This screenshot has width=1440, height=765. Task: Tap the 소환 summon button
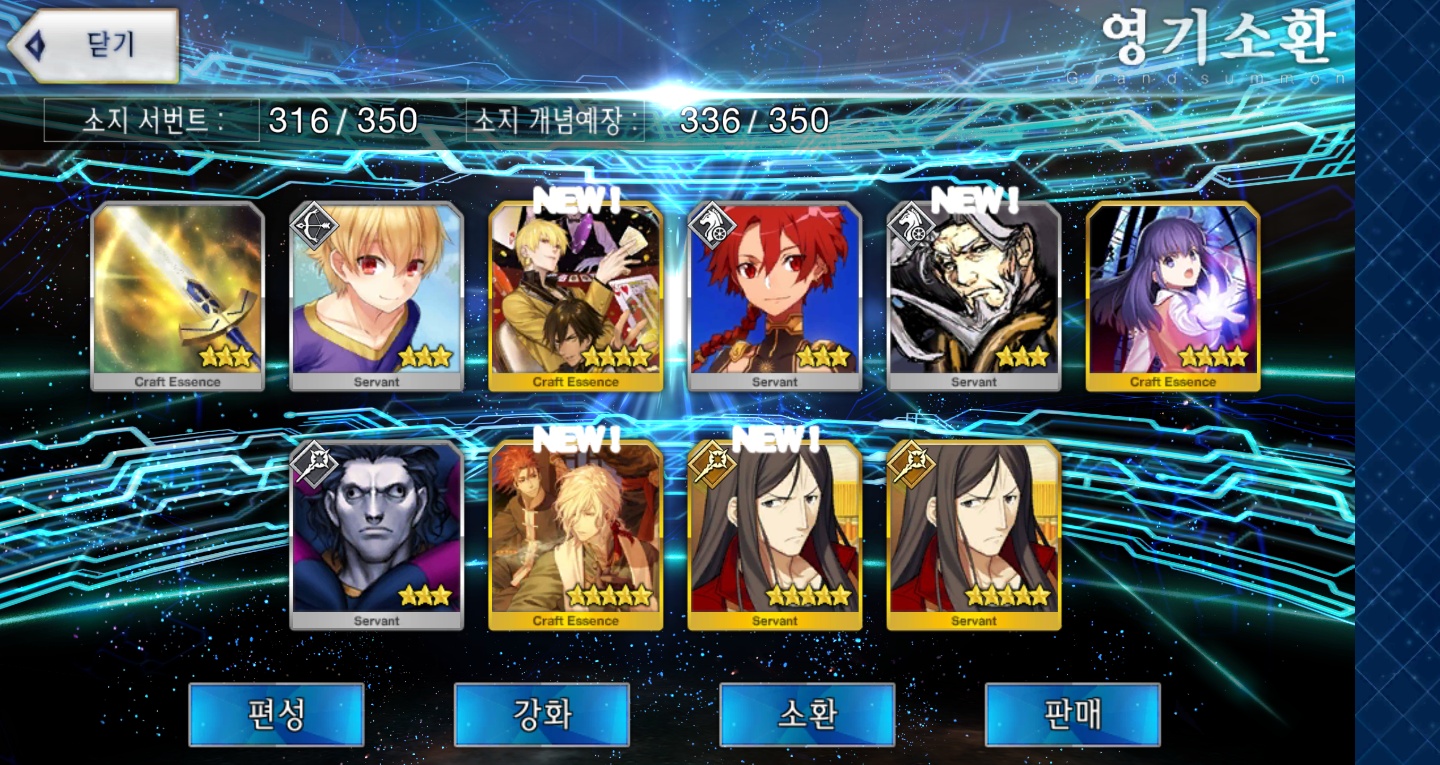807,714
